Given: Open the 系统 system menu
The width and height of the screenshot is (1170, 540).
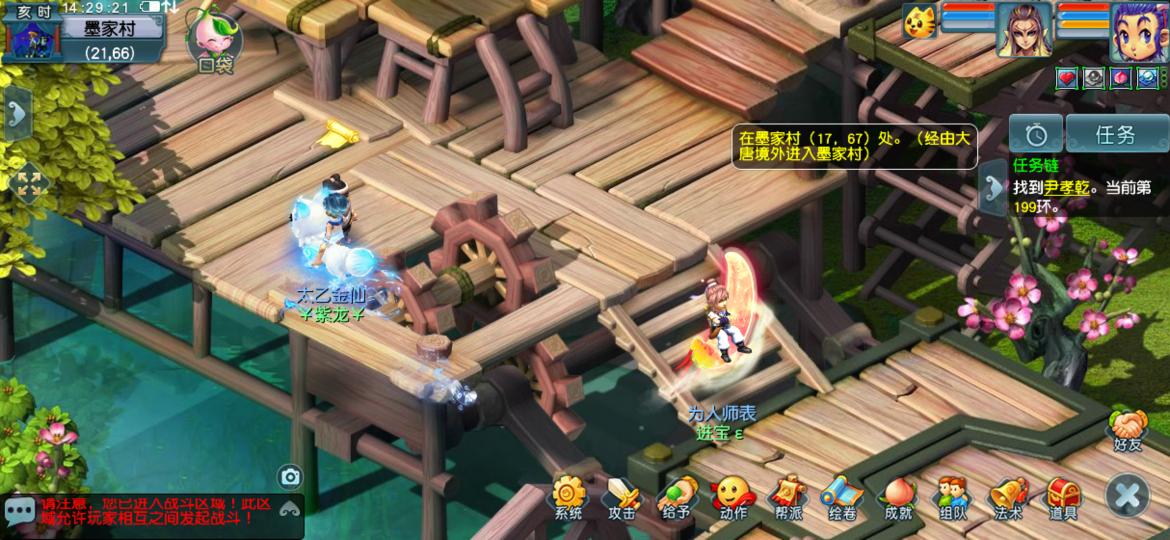Looking at the screenshot, I should pyautogui.click(x=568, y=496).
